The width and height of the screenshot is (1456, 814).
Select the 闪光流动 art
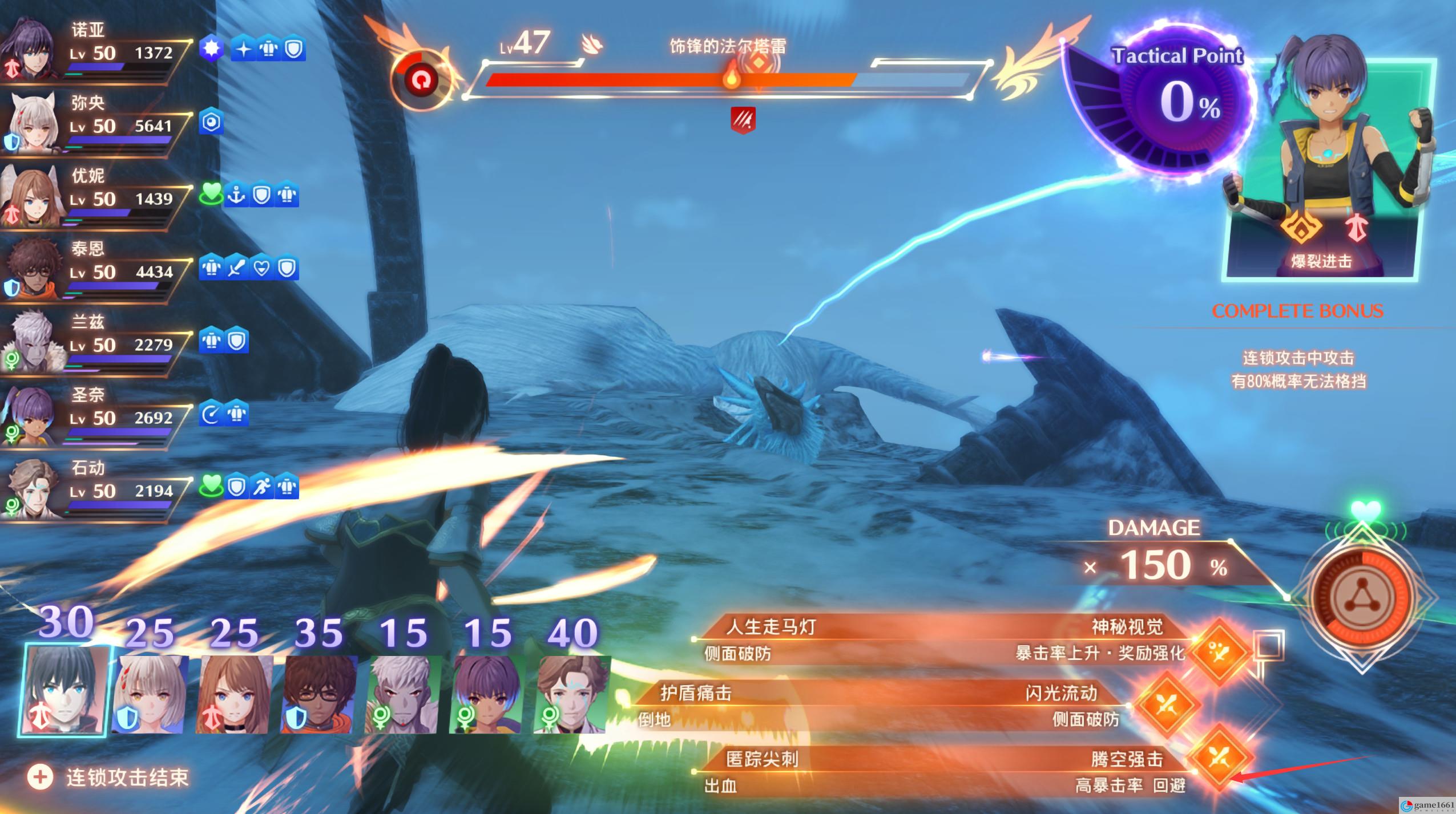[1062, 694]
